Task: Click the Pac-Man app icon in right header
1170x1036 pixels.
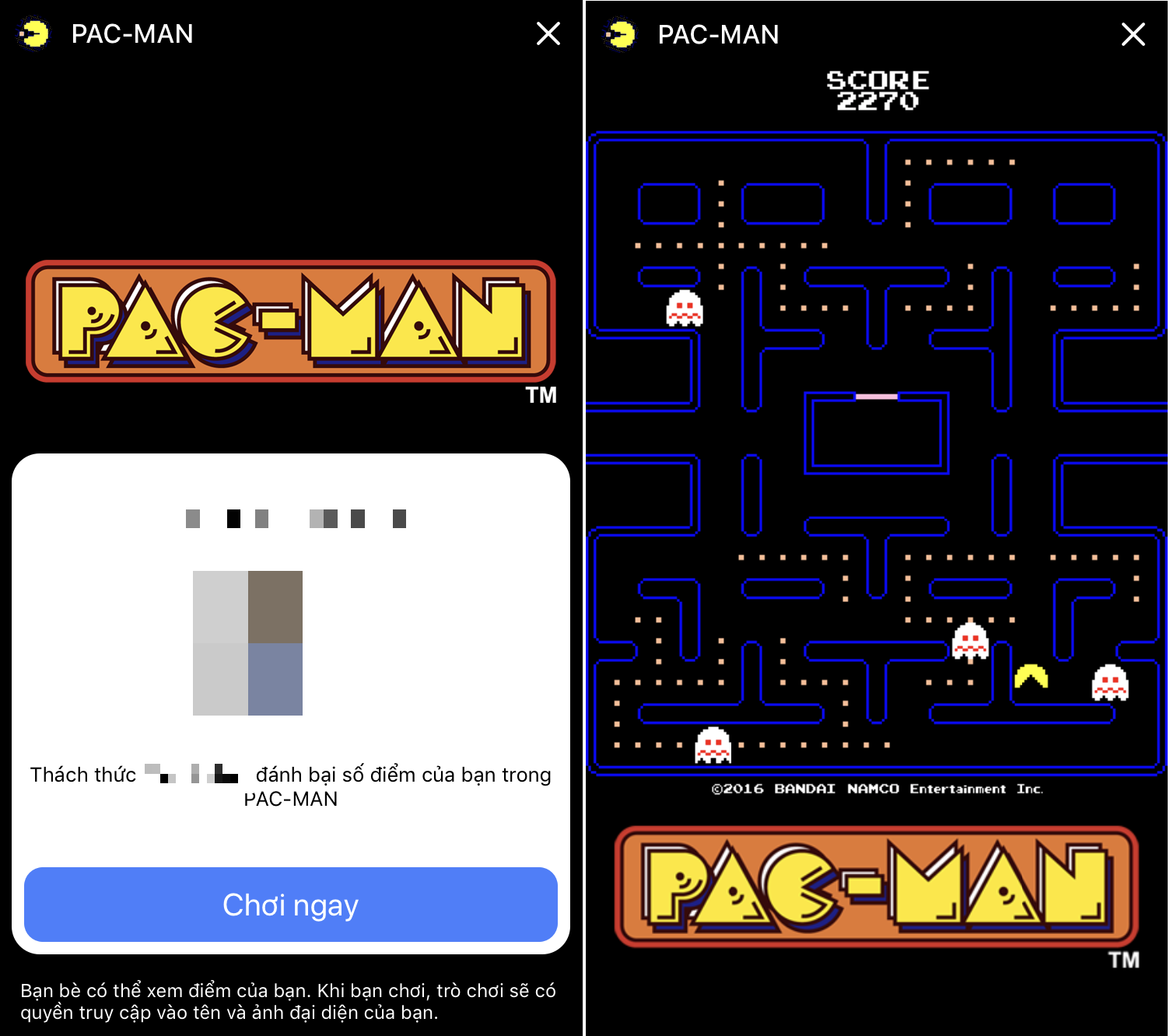Action: (619, 33)
